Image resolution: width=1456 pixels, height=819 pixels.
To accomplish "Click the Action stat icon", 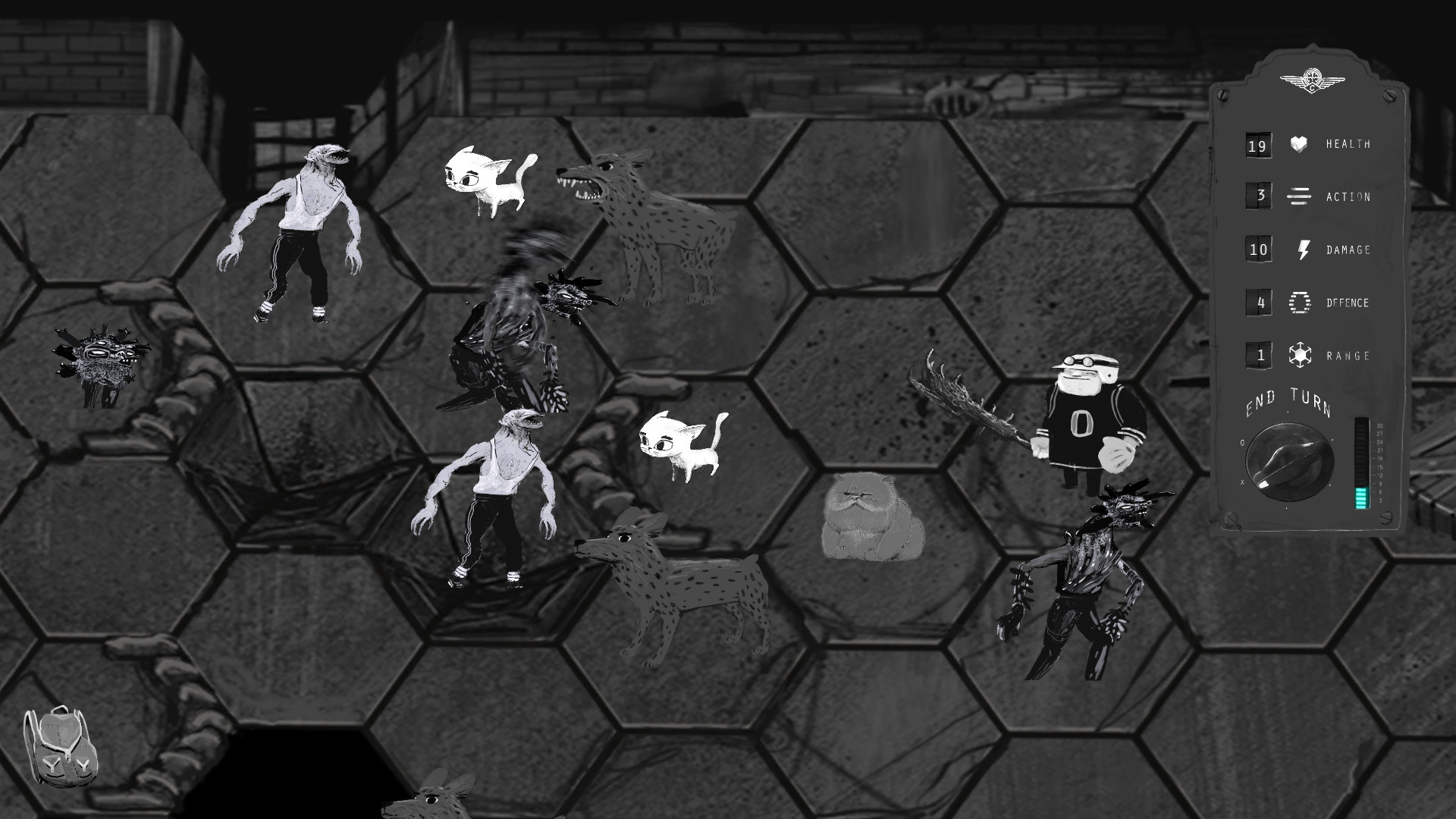I will click(1298, 197).
